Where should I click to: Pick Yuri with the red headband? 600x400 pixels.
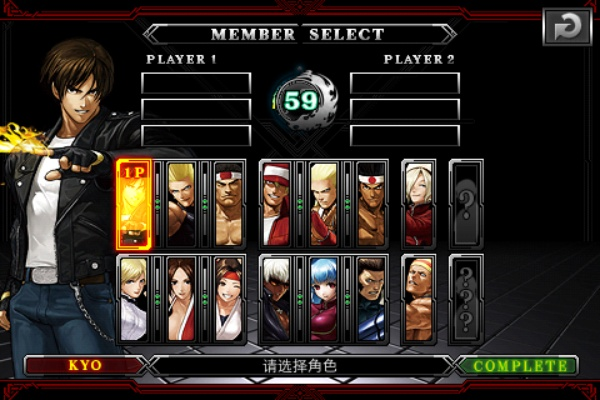click(x=229, y=300)
